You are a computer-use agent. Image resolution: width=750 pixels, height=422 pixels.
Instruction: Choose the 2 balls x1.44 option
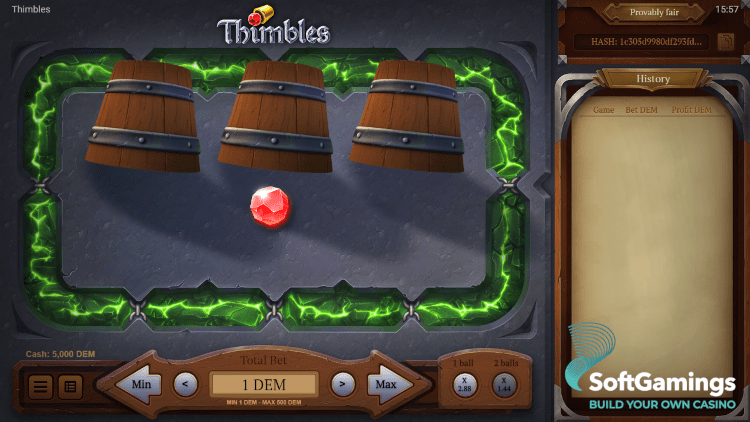click(505, 383)
